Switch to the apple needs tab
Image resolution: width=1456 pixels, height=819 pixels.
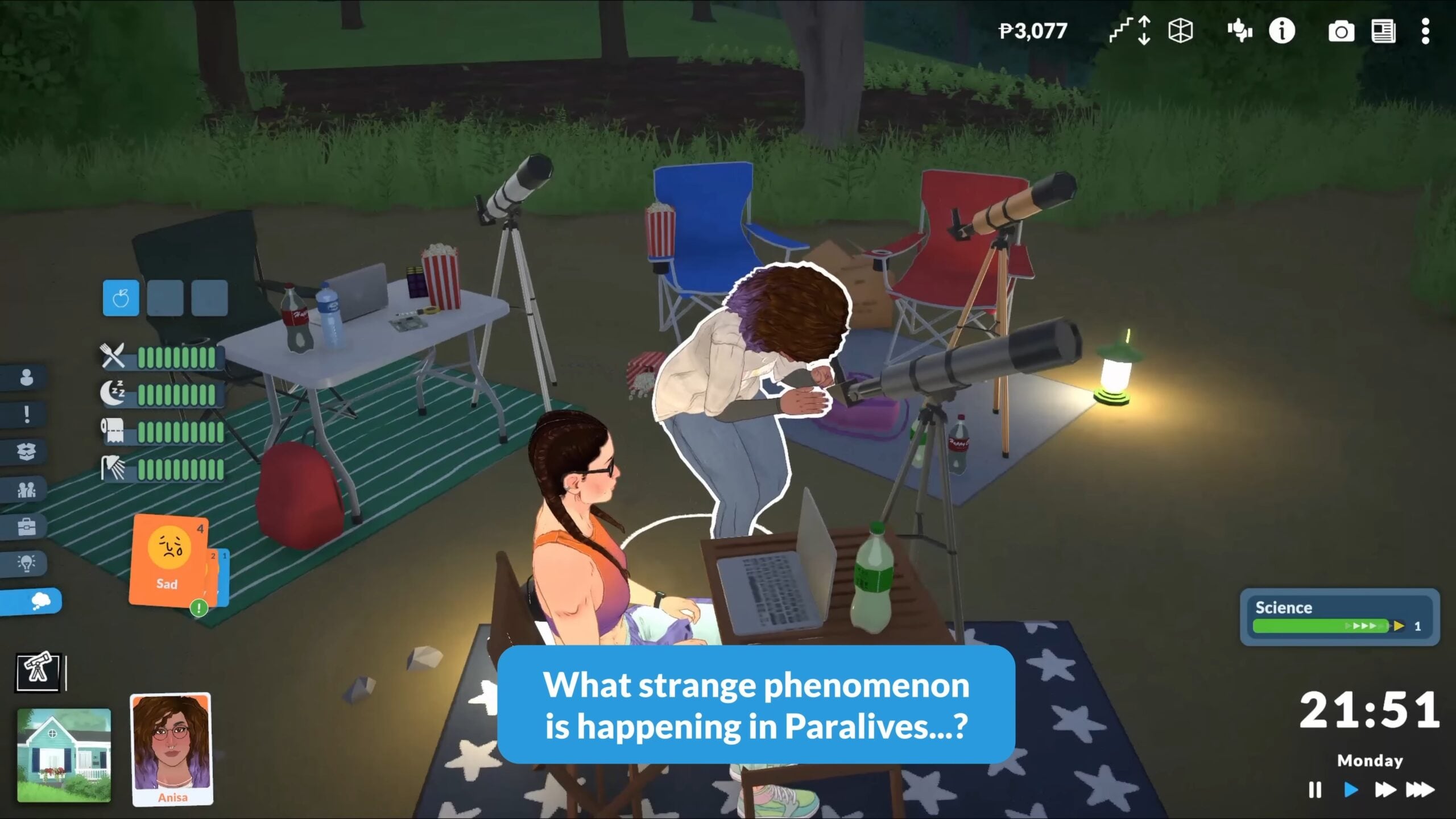click(x=120, y=299)
